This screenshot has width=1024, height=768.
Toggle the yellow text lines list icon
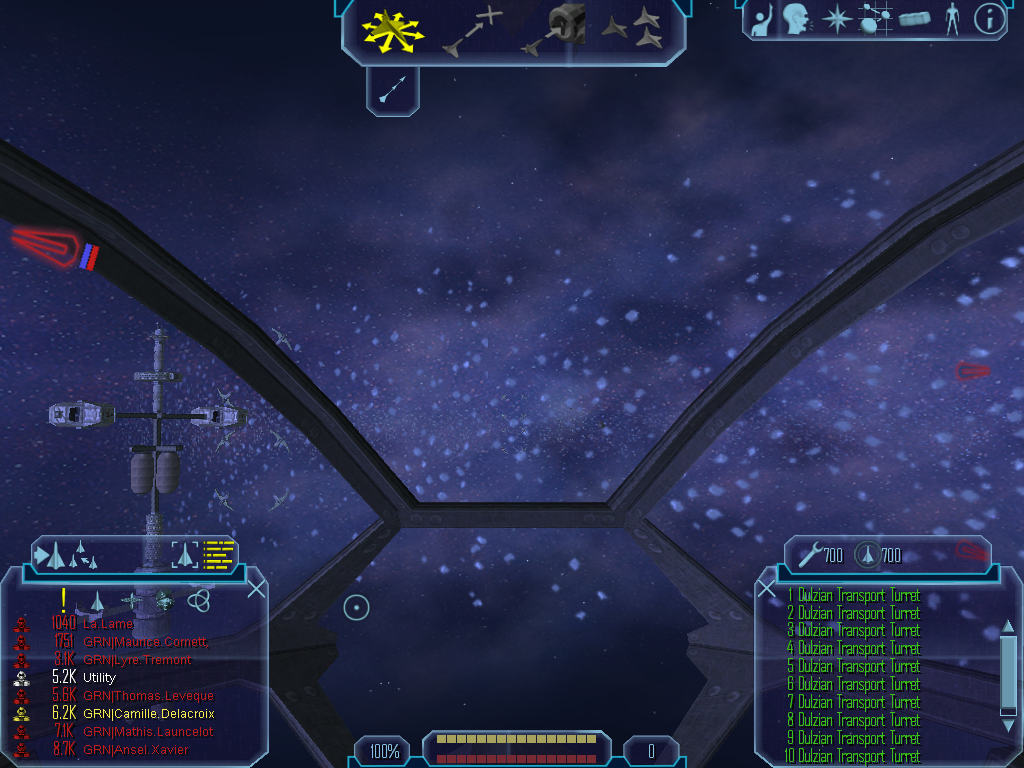coord(218,554)
